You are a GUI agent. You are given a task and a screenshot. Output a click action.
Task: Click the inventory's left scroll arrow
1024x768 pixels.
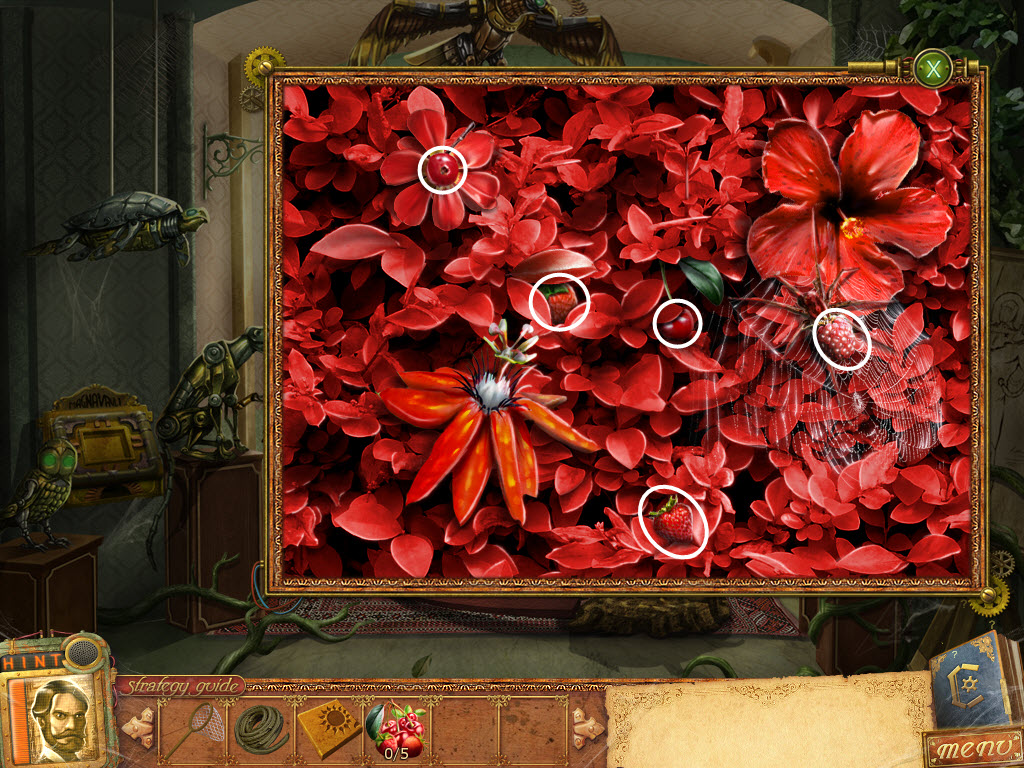pos(138,727)
